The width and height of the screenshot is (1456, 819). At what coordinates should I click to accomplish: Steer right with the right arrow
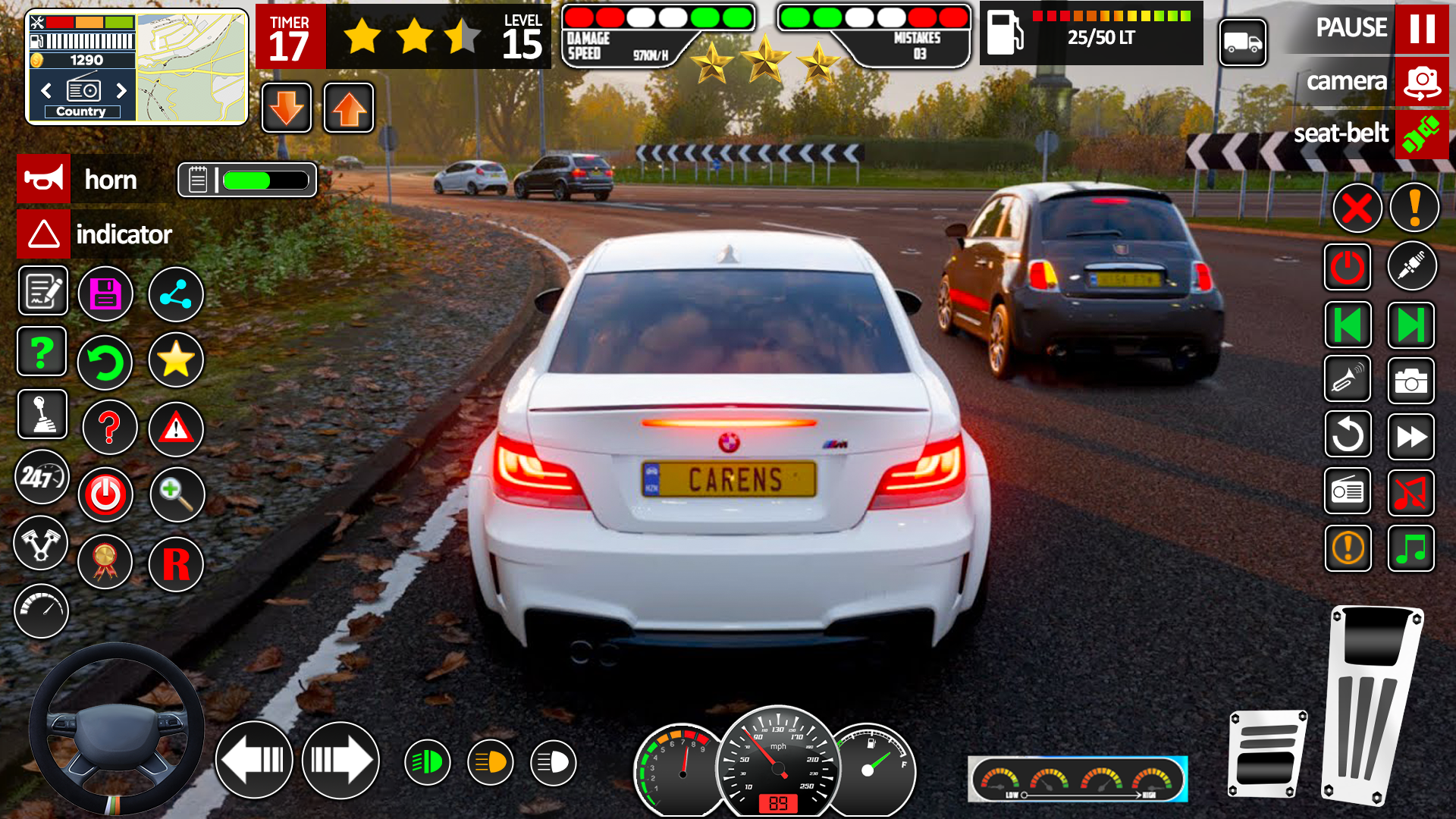pos(340,760)
